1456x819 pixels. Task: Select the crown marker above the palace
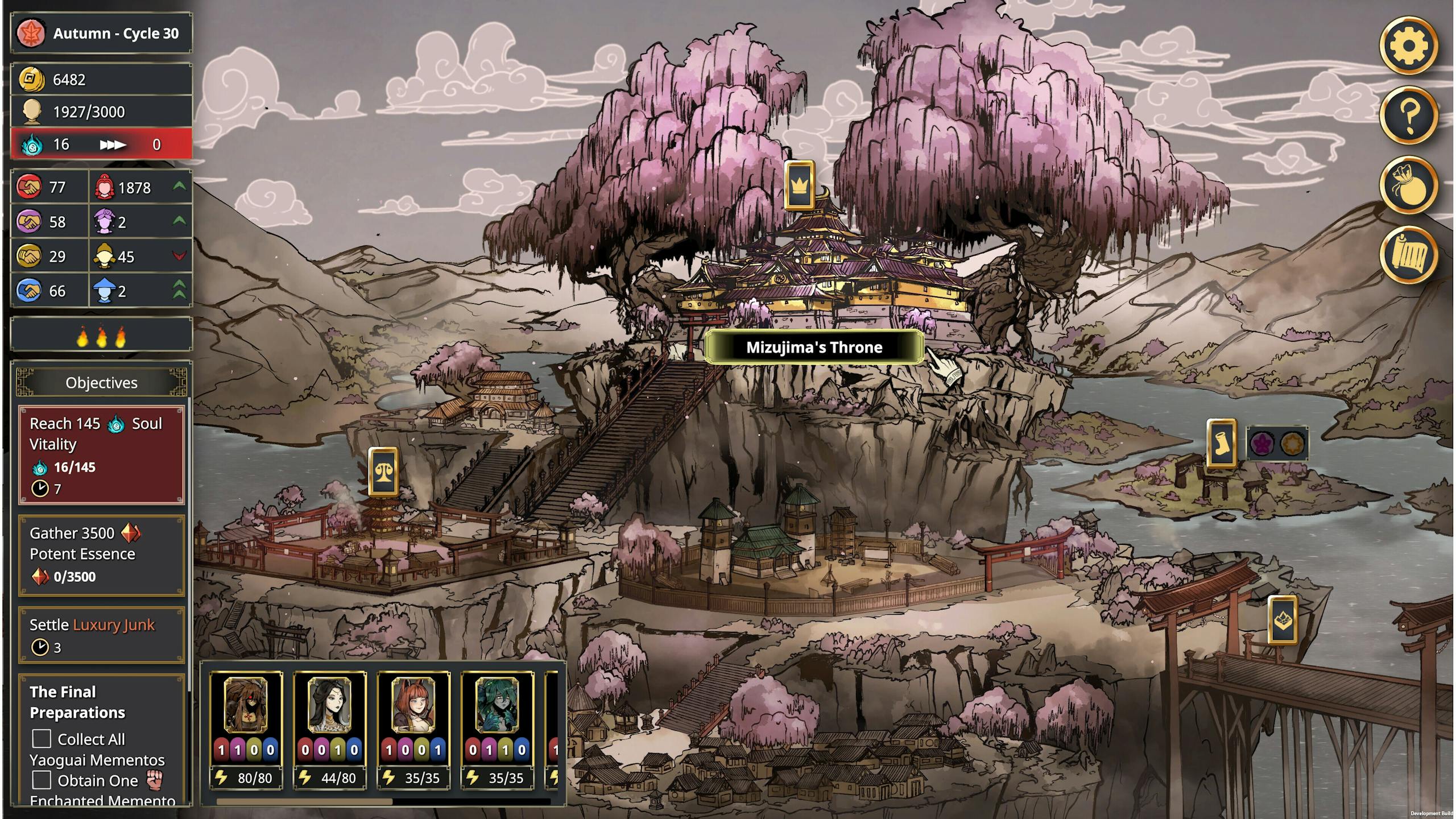point(799,185)
